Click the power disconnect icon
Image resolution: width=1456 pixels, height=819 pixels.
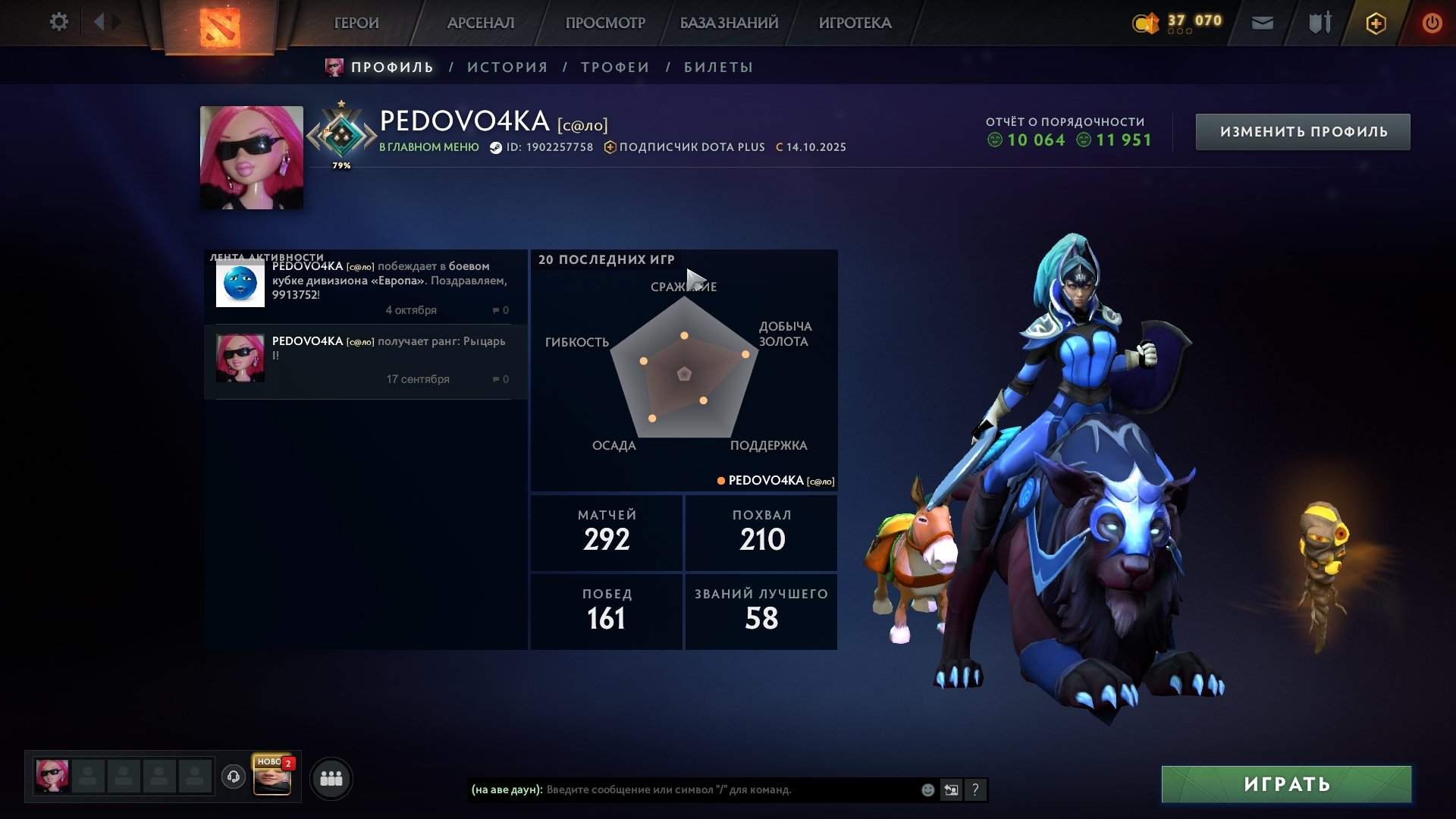tap(1432, 23)
